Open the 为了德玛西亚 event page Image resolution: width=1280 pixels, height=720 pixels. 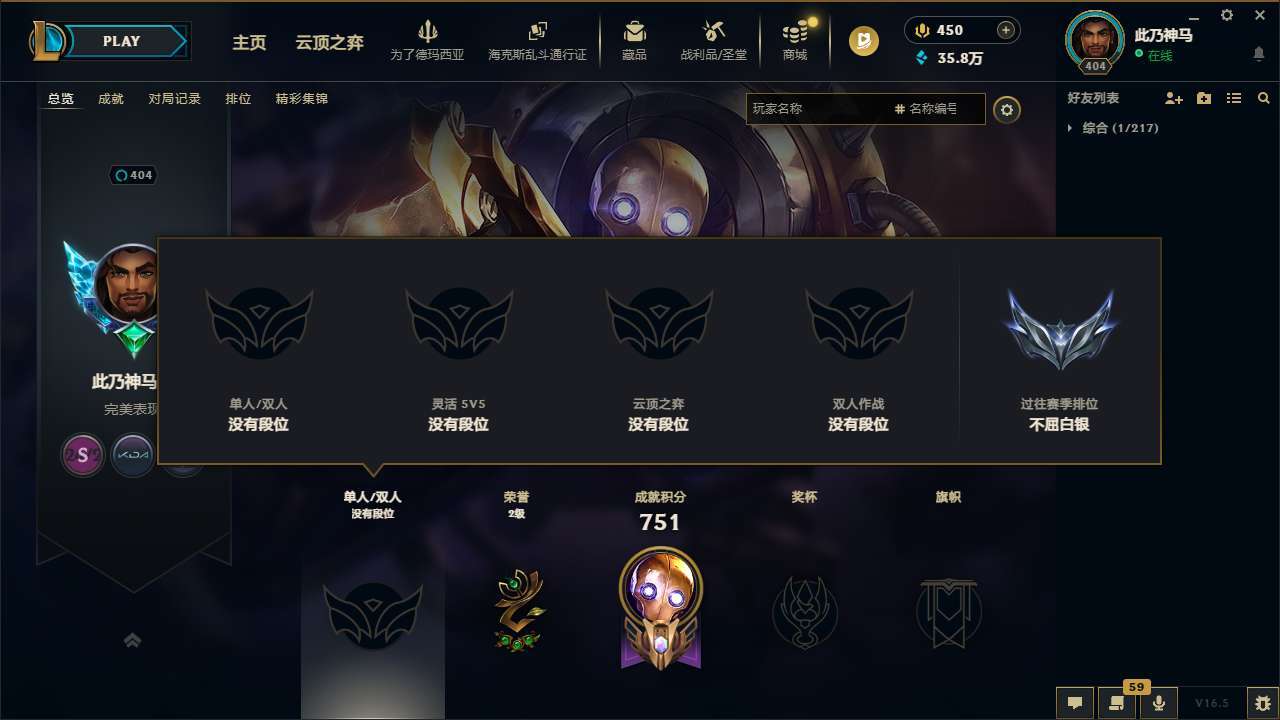428,41
